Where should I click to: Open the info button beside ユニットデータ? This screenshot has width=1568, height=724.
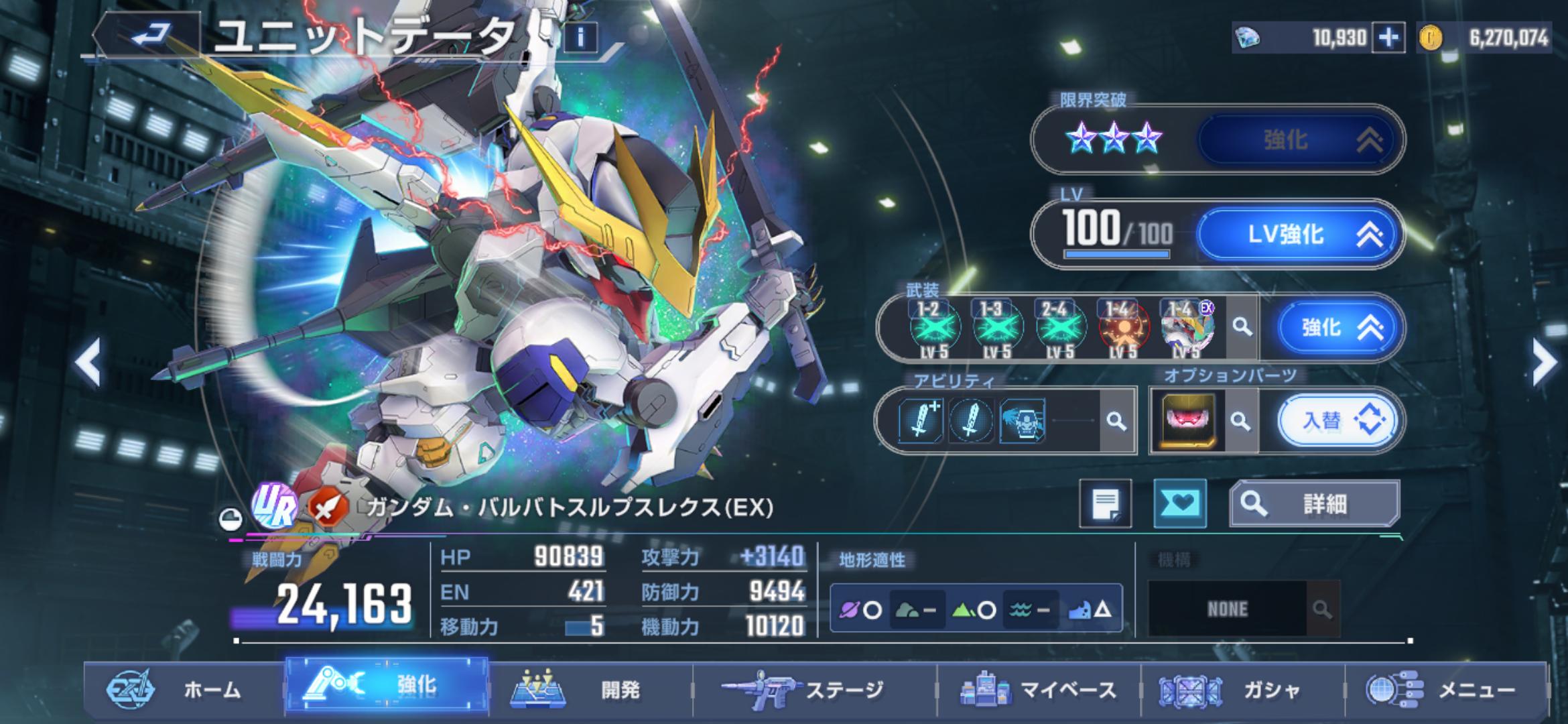(x=581, y=38)
